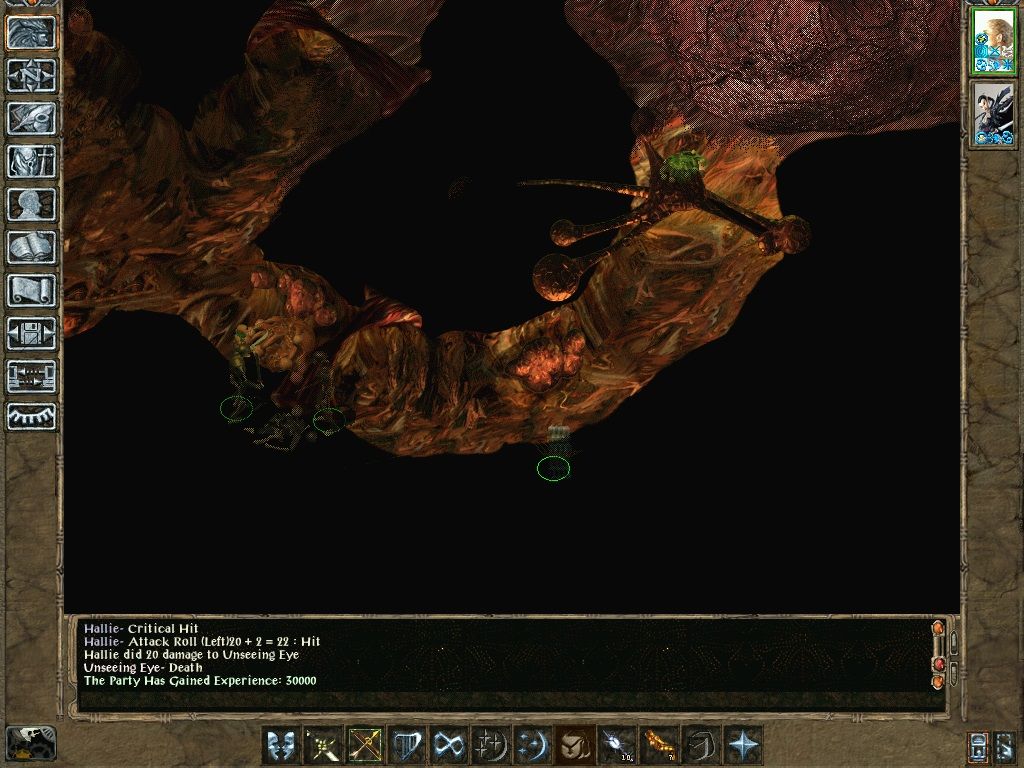
Task: Select the dark-haired second party portrait
Action: click(993, 114)
